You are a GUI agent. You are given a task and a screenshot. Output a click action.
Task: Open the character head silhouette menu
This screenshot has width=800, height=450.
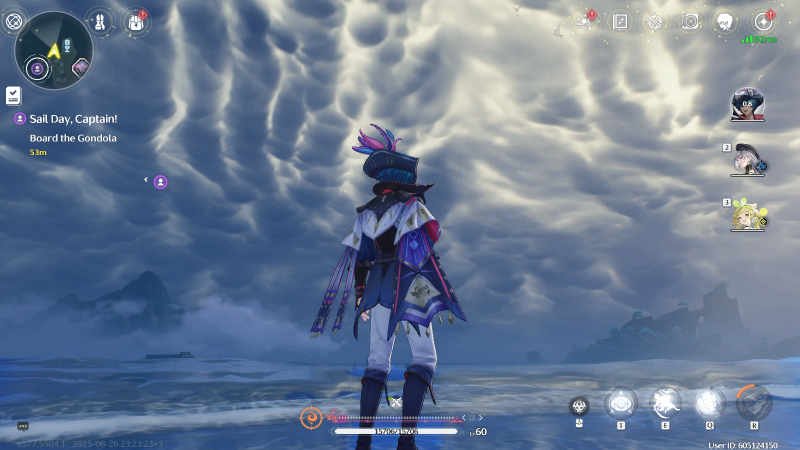[725, 21]
